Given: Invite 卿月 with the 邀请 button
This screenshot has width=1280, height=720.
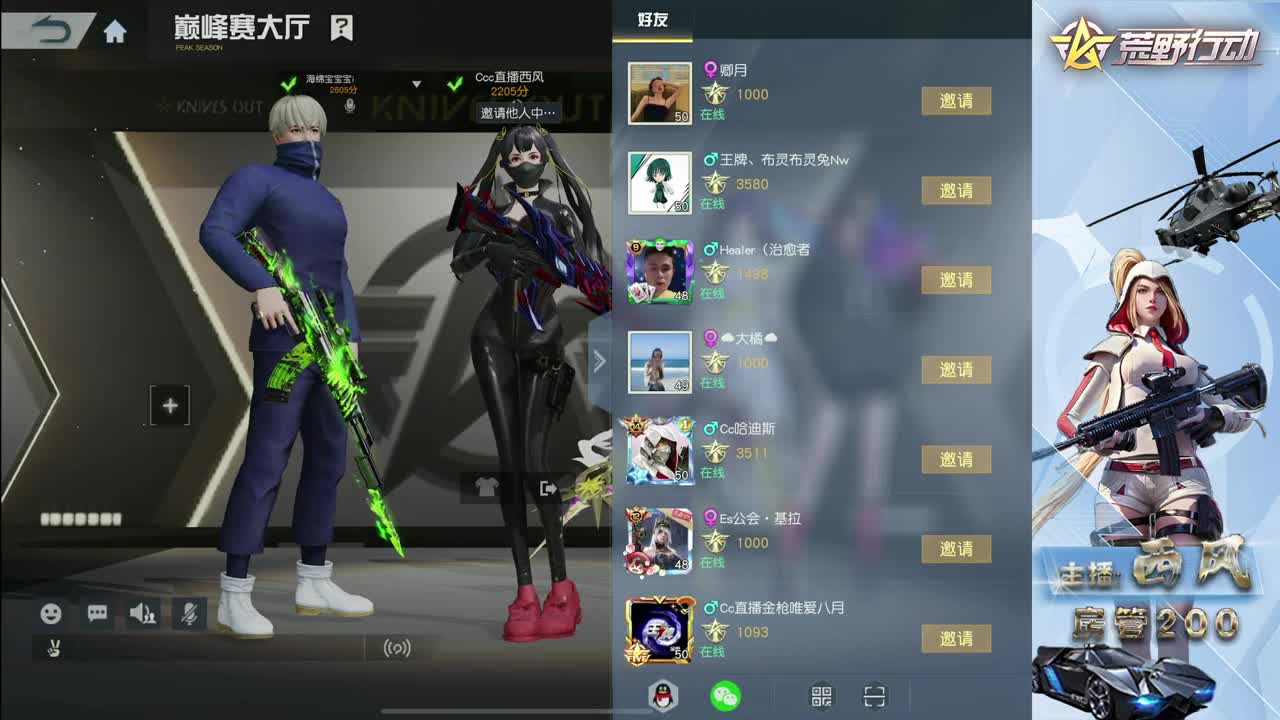Looking at the screenshot, I should tap(957, 101).
